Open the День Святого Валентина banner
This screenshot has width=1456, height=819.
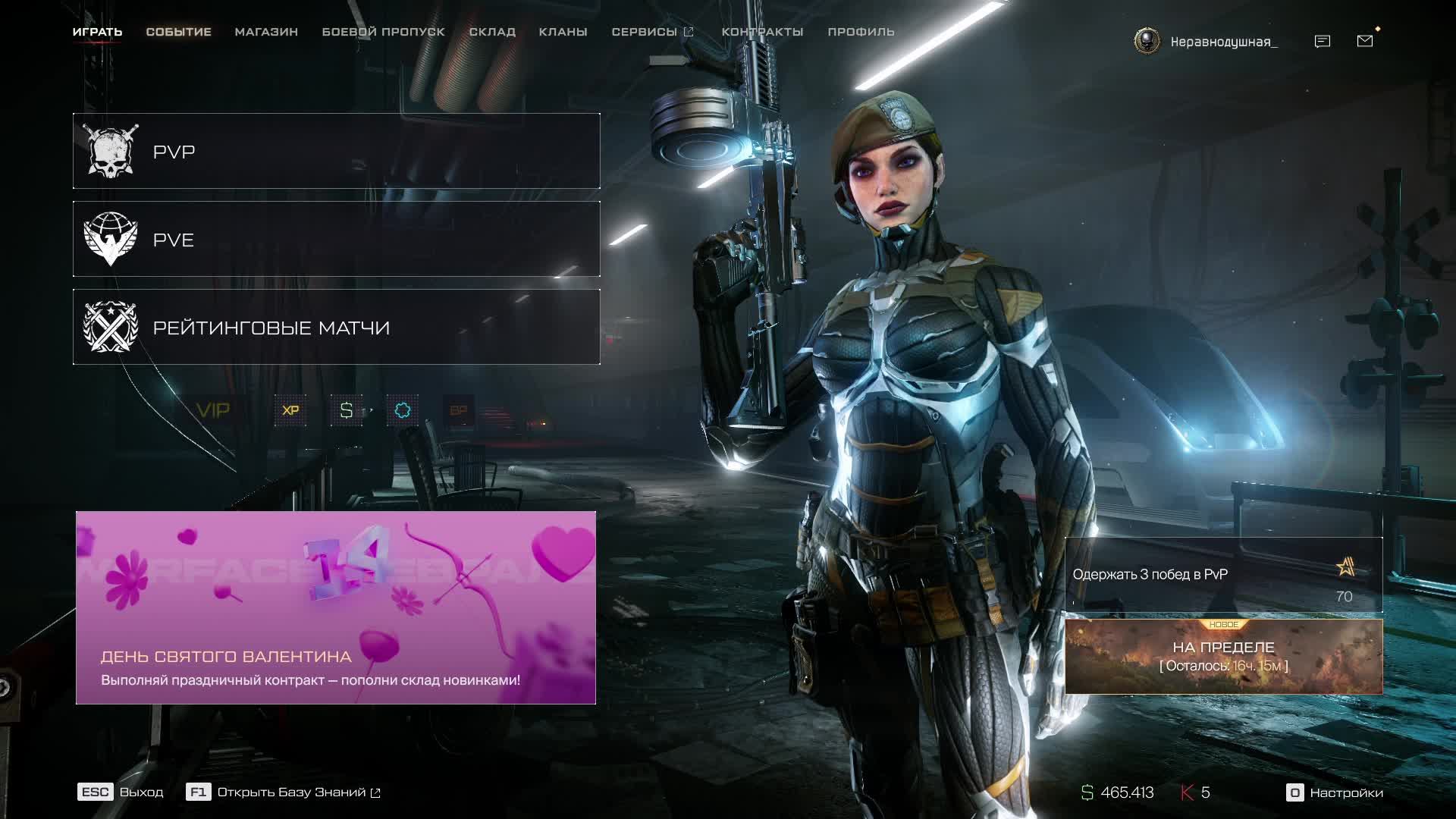point(335,607)
